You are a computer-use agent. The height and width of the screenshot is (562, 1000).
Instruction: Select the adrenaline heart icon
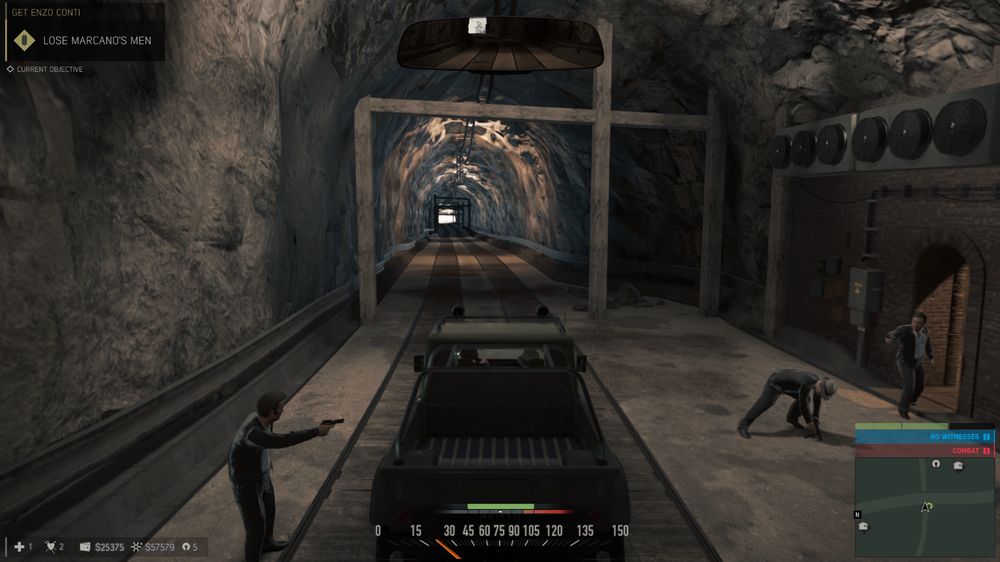click(50, 547)
